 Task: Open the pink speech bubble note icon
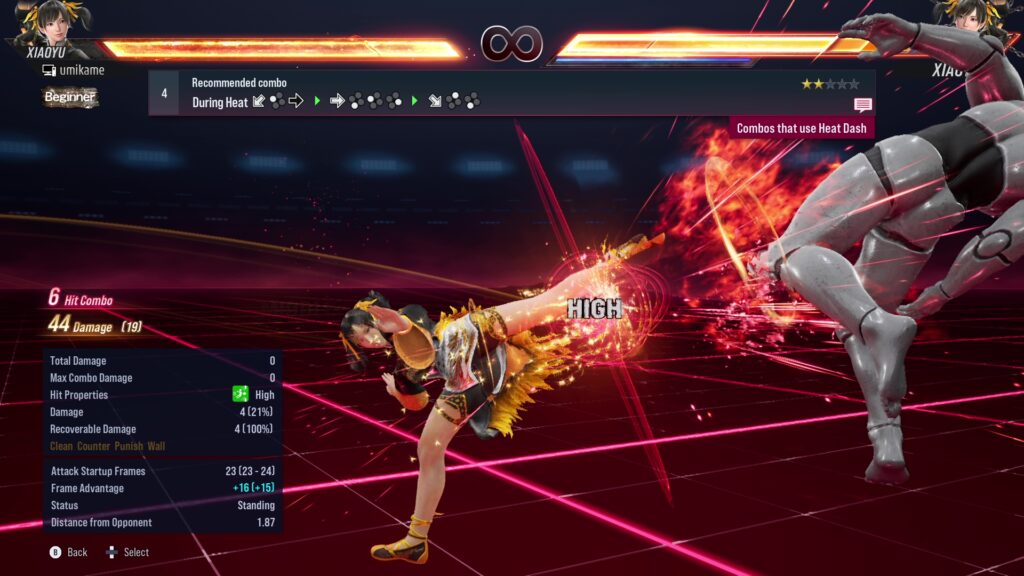pyautogui.click(x=862, y=104)
